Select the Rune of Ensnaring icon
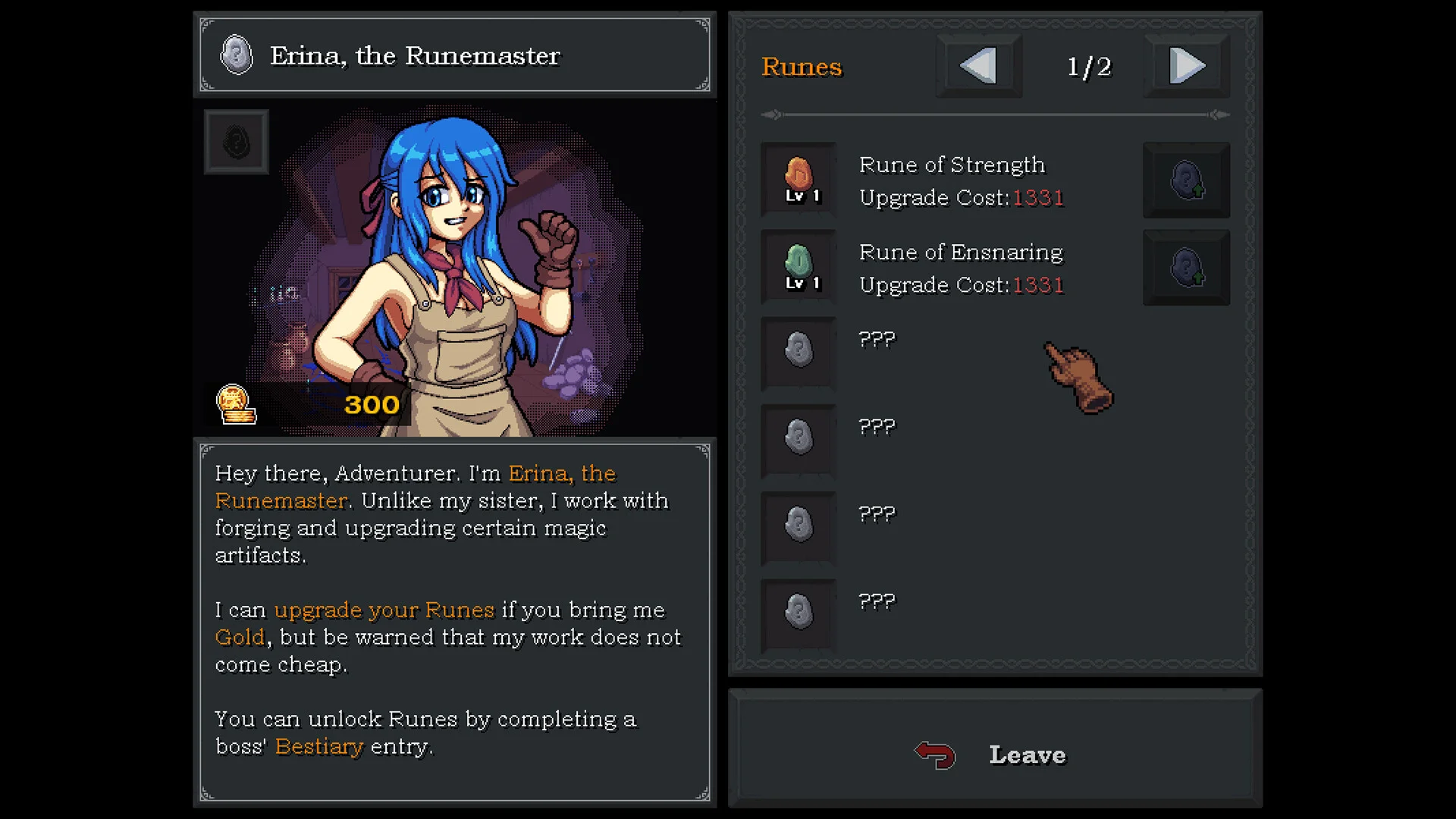 tap(799, 266)
